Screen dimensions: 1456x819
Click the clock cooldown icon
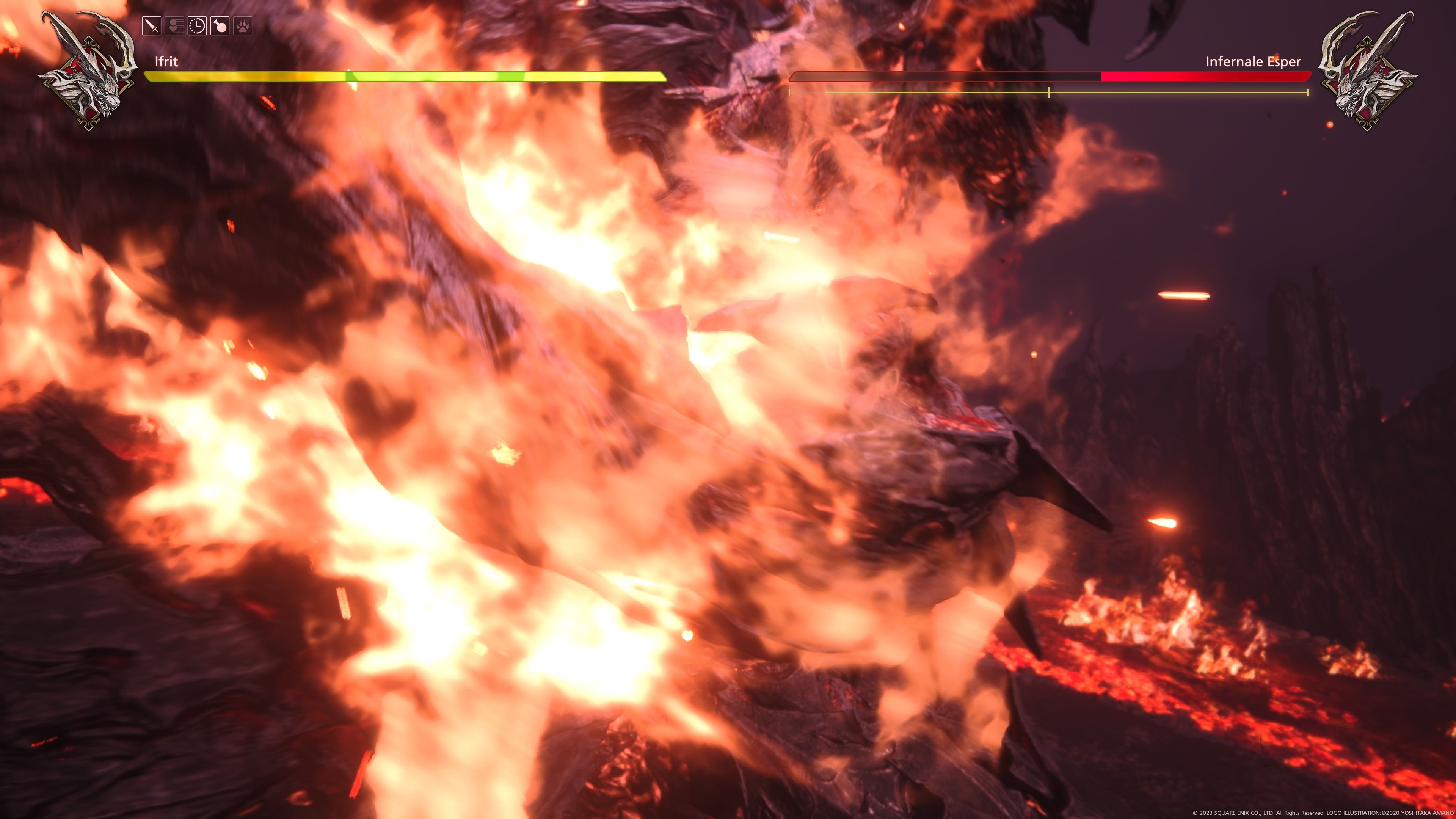[x=197, y=27]
